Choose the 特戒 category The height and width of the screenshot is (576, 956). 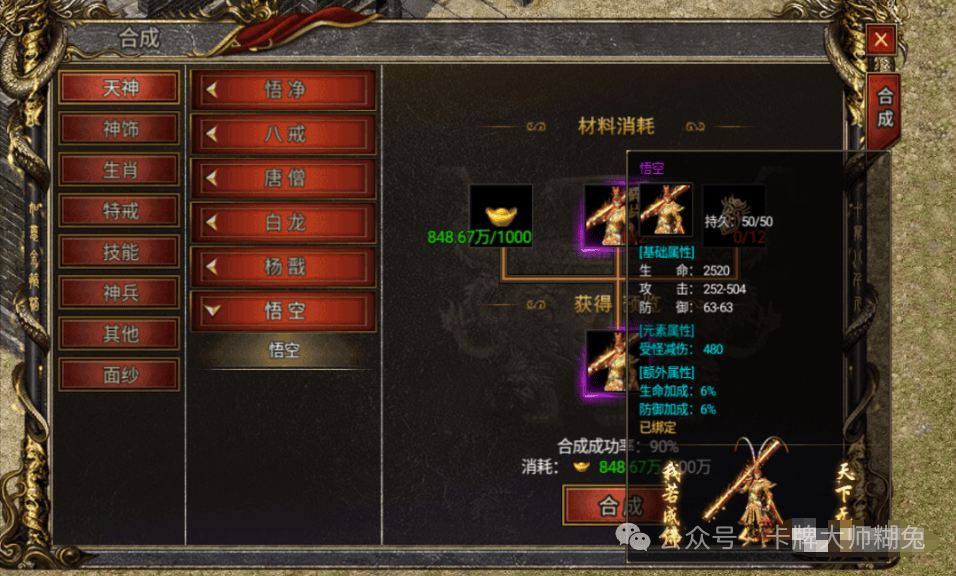coord(120,211)
